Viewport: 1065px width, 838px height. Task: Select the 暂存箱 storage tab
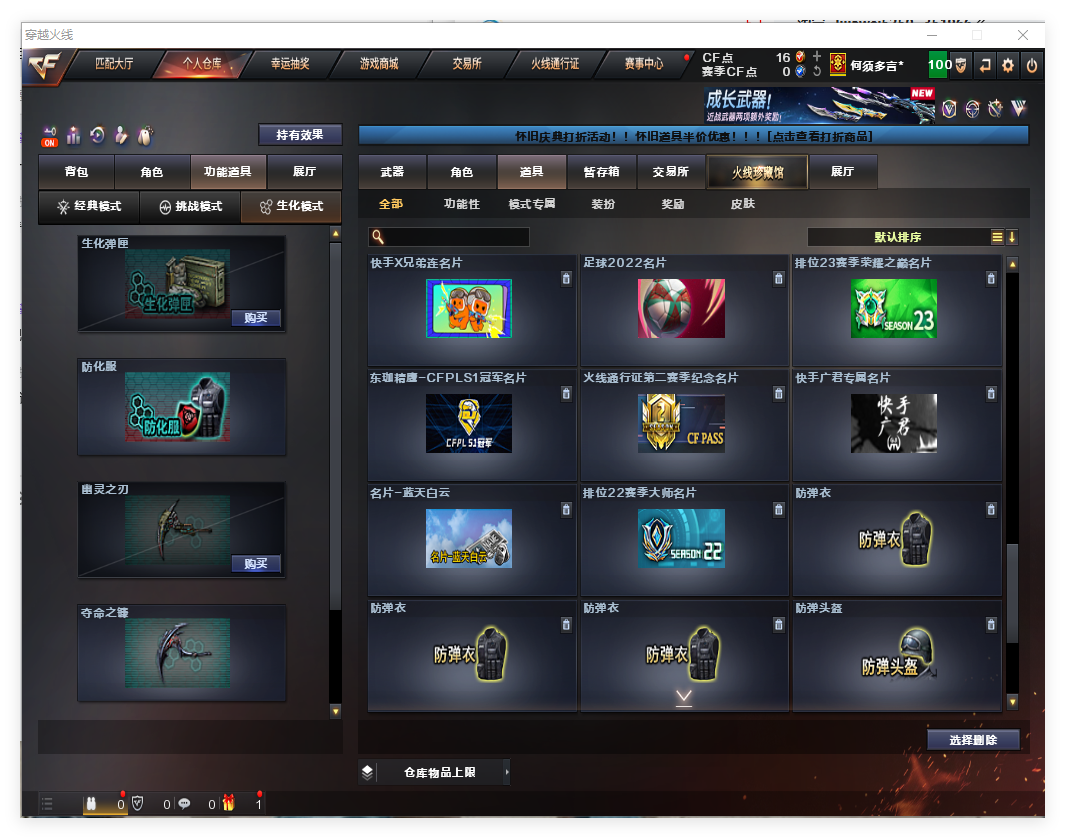coord(601,172)
